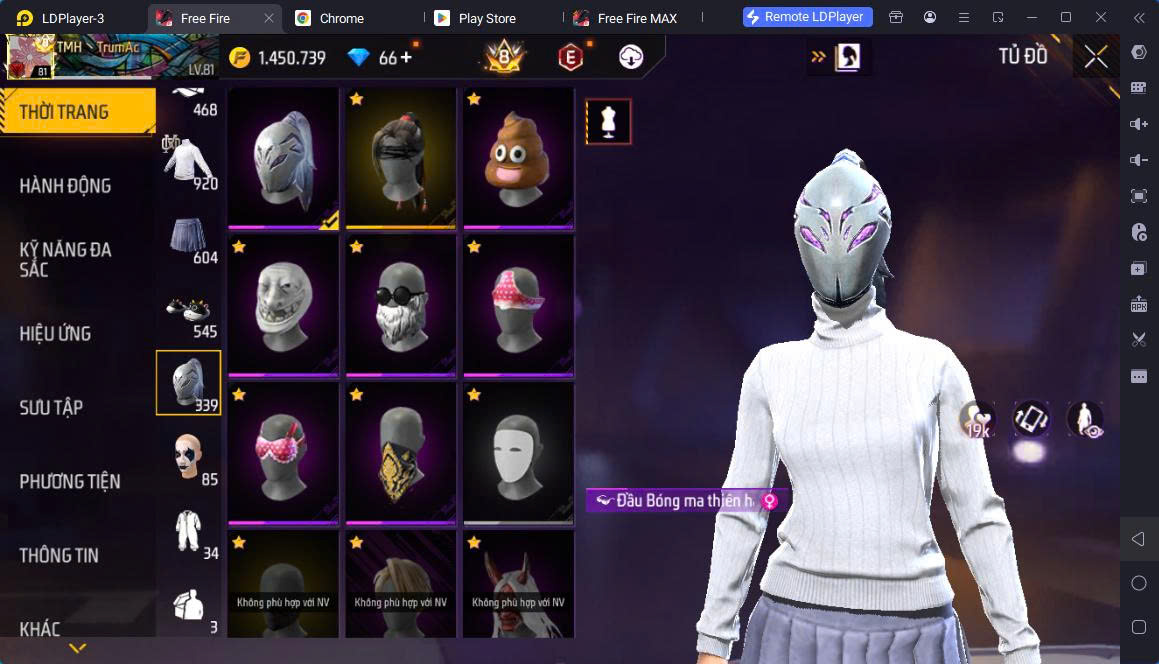The width and height of the screenshot is (1159, 664).
Task: Open the painted clown face subcategory
Action: tap(189, 458)
